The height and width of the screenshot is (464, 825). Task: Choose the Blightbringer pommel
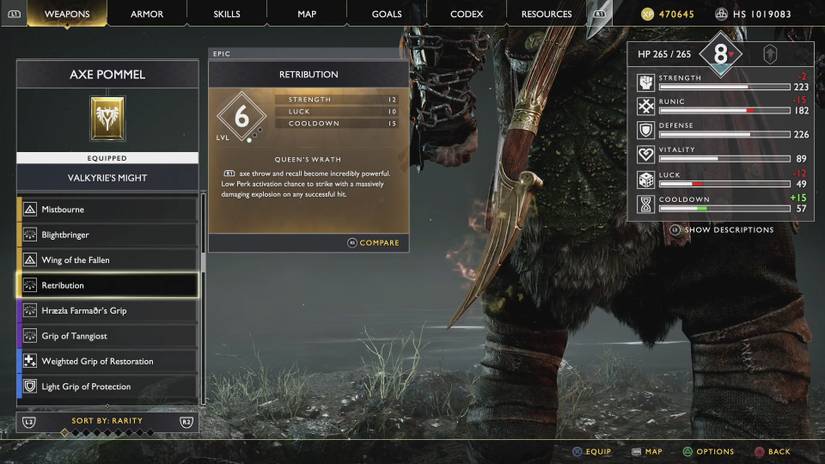tap(108, 235)
